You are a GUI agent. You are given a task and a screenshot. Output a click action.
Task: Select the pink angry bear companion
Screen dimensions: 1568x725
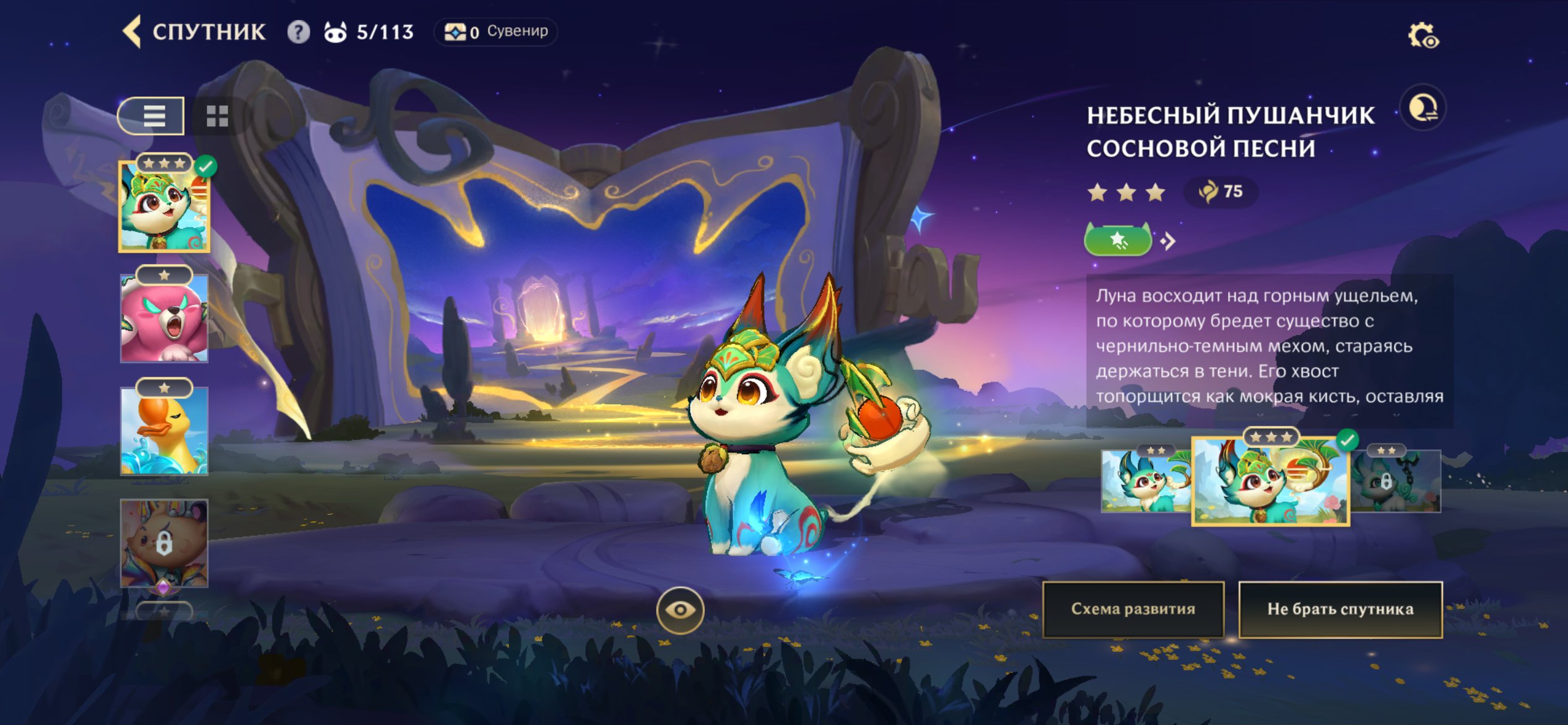pos(164,319)
